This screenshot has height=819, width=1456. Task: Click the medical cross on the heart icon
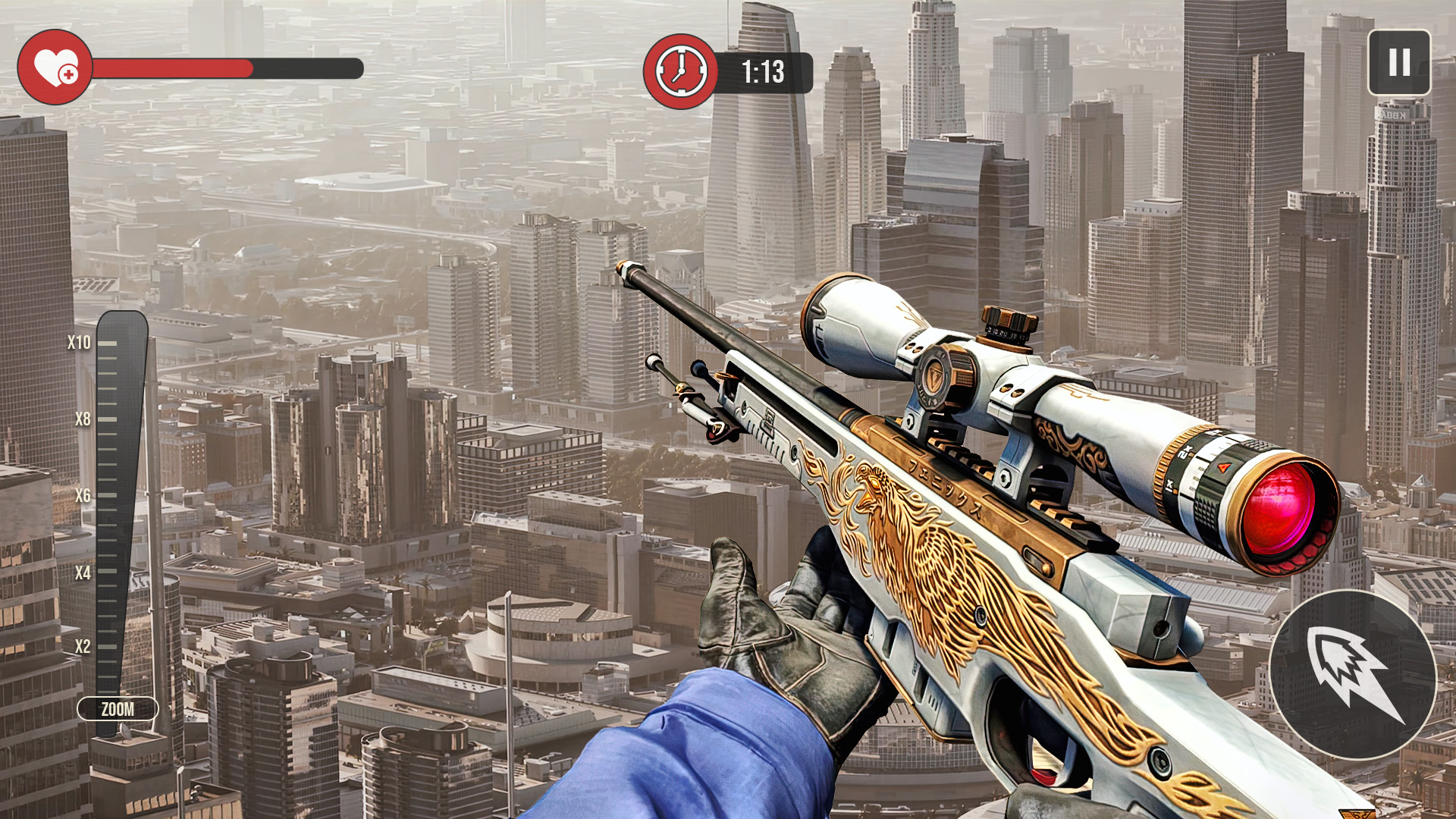click(x=67, y=76)
